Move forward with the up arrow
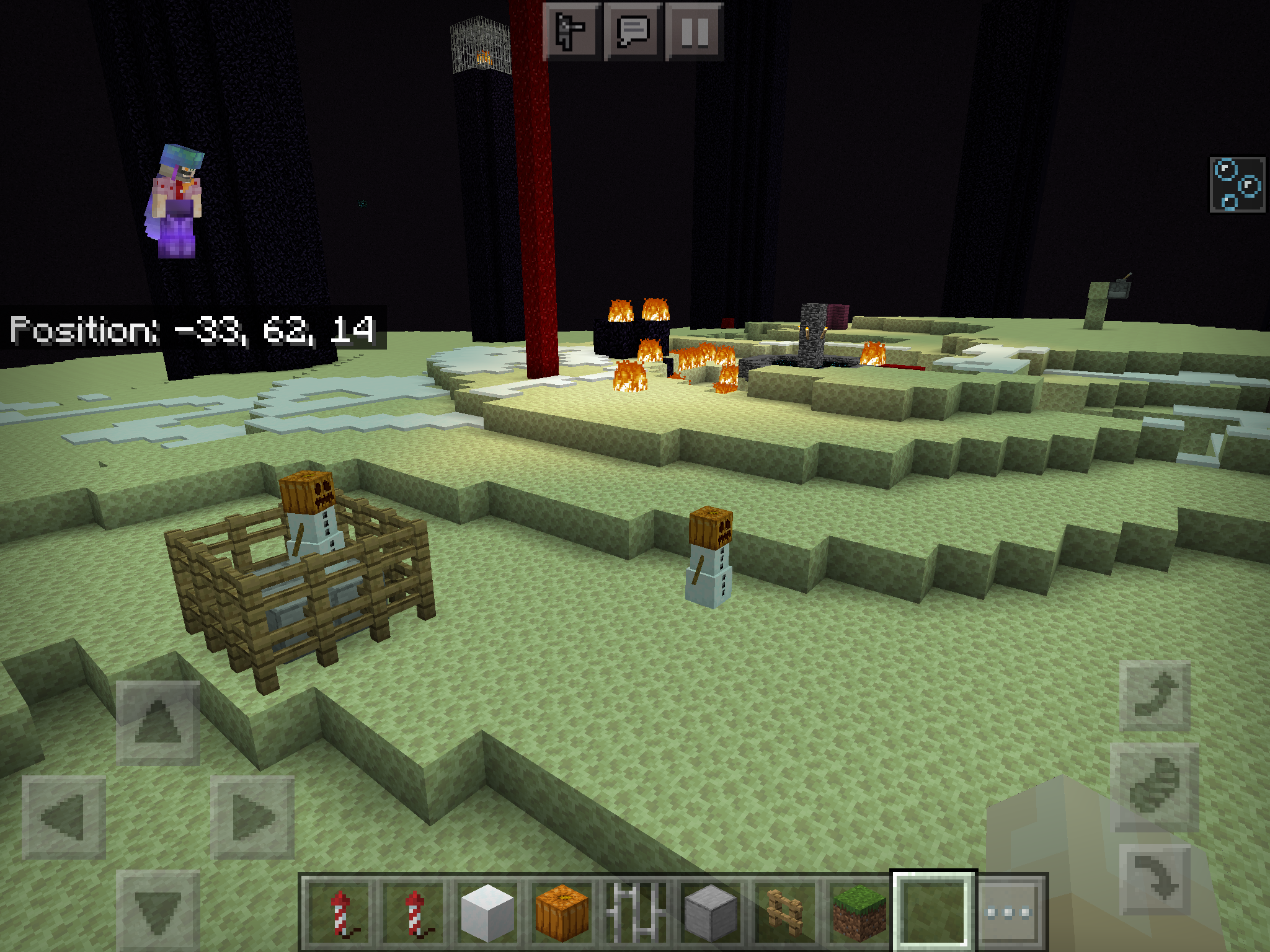Viewport: 1270px width, 952px height. 158,723
